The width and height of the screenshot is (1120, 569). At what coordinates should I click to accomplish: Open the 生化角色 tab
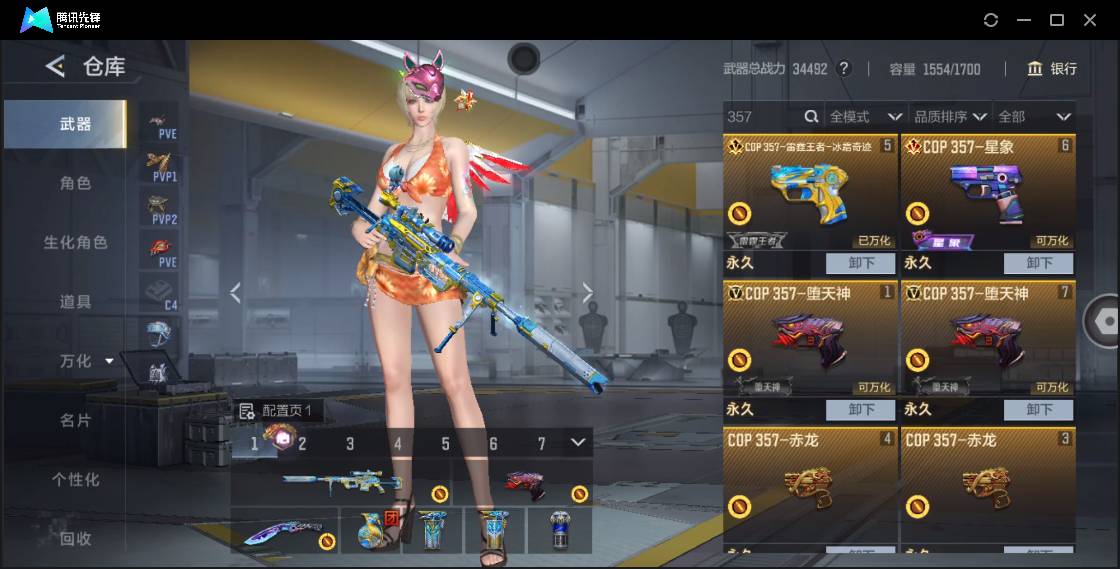(x=75, y=242)
